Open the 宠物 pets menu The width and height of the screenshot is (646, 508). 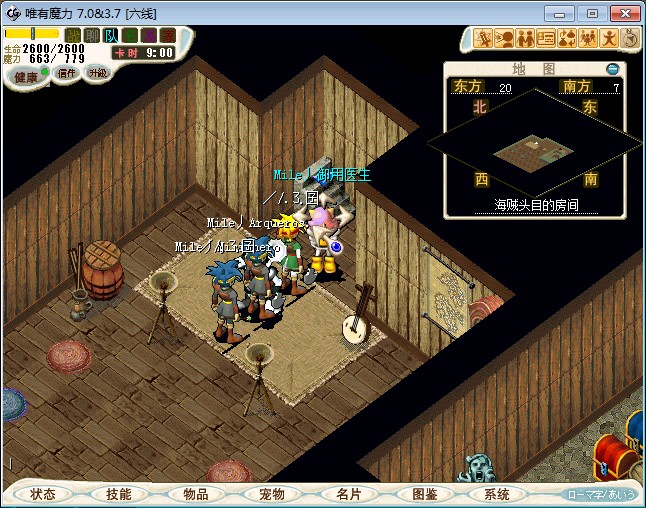pos(272,494)
